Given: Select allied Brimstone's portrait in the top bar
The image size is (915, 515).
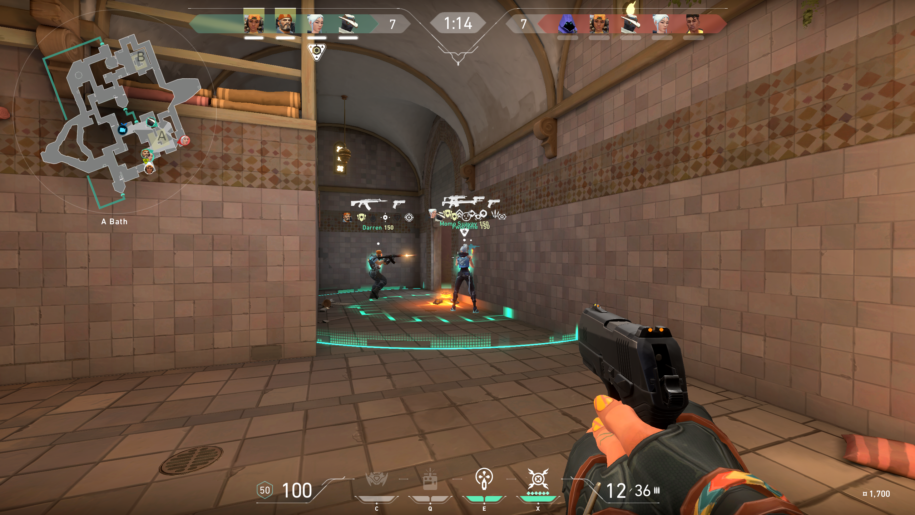Looking at the screenshot, I should click(x=286, y=22).
